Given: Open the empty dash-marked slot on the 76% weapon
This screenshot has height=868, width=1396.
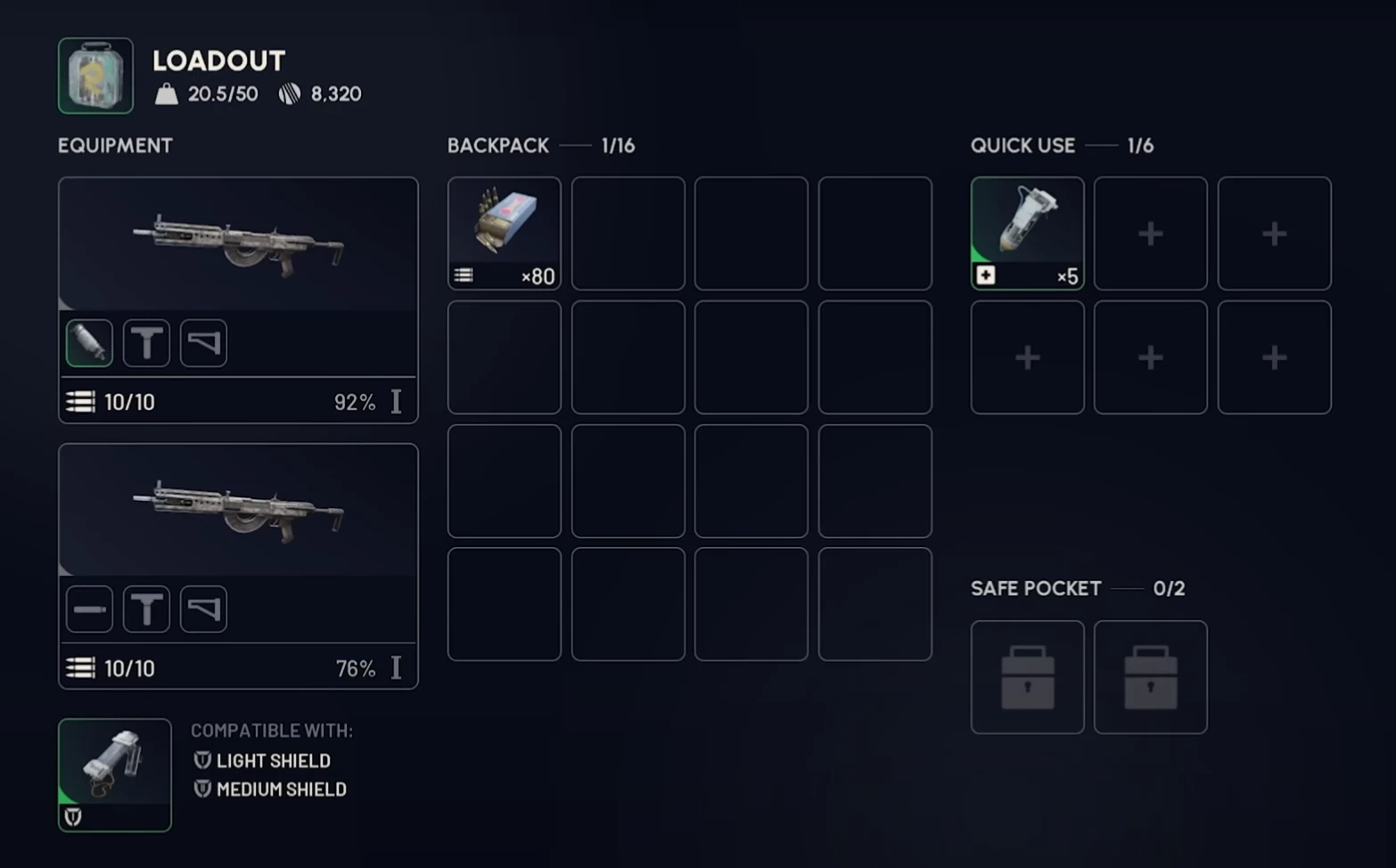Looking at the screenshot, I should click(x=89, y=610).
